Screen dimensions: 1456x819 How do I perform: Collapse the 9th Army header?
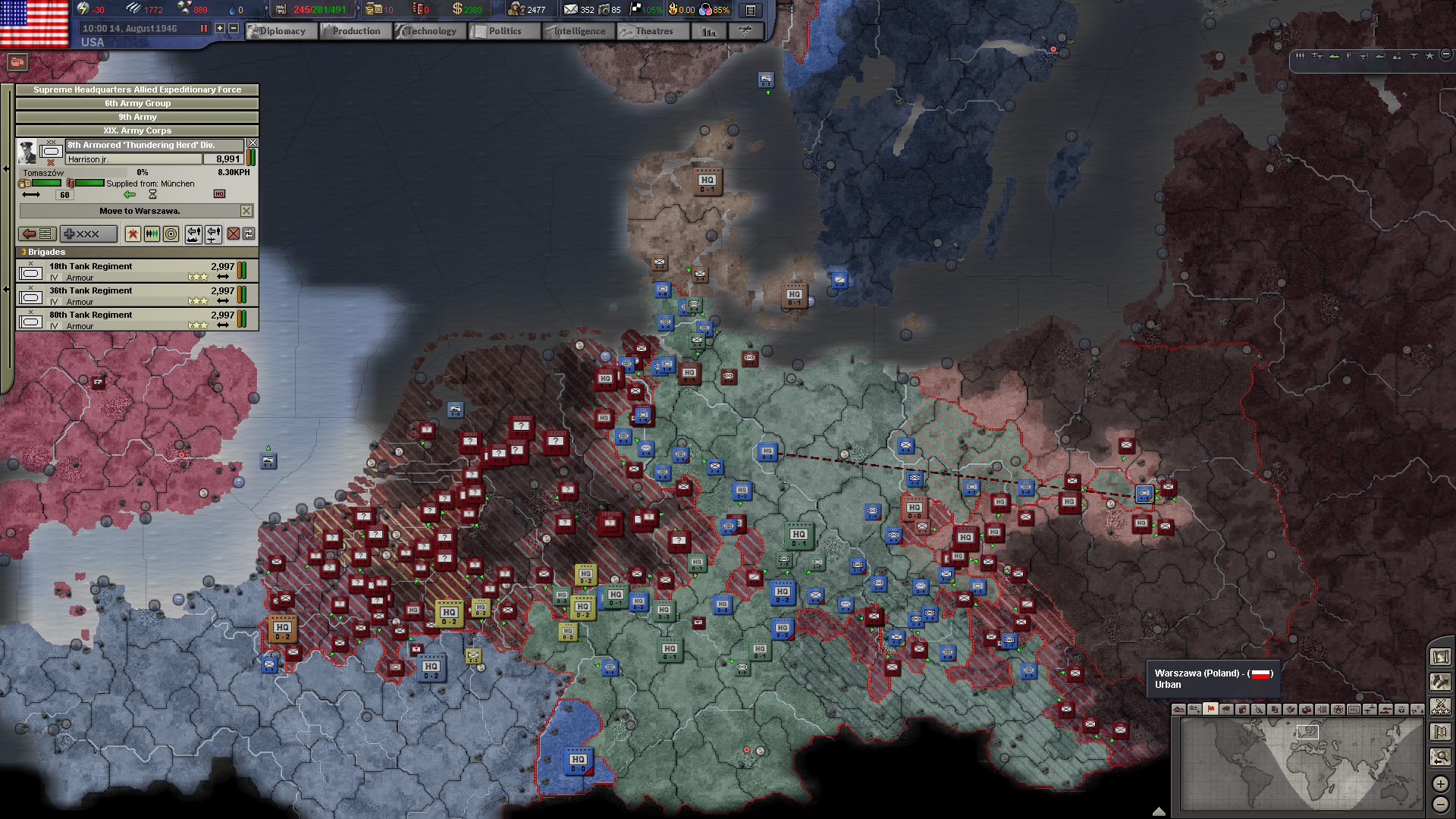coord(136,117)
